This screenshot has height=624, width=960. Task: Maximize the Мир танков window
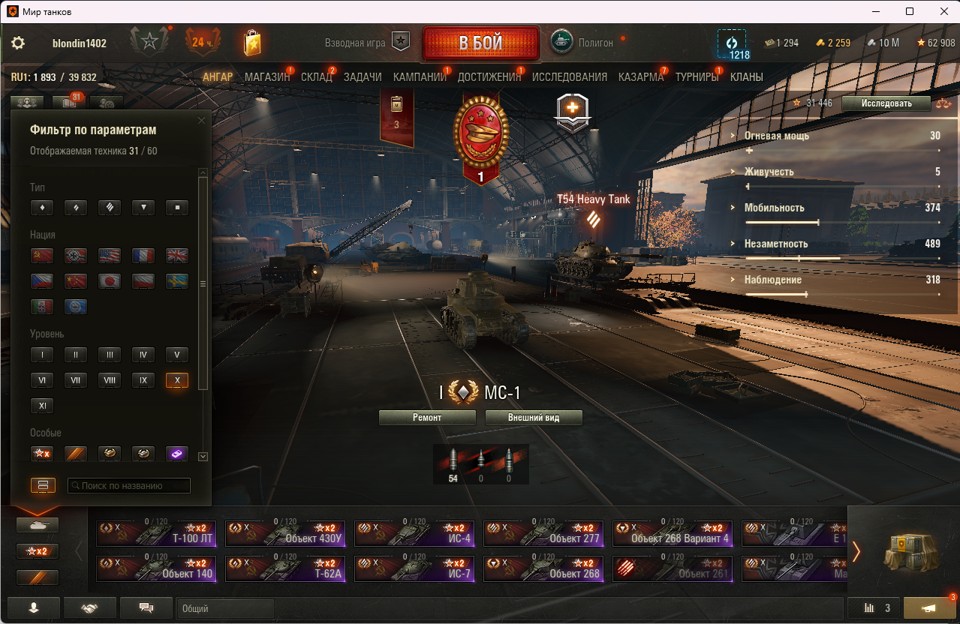(909, 11)
